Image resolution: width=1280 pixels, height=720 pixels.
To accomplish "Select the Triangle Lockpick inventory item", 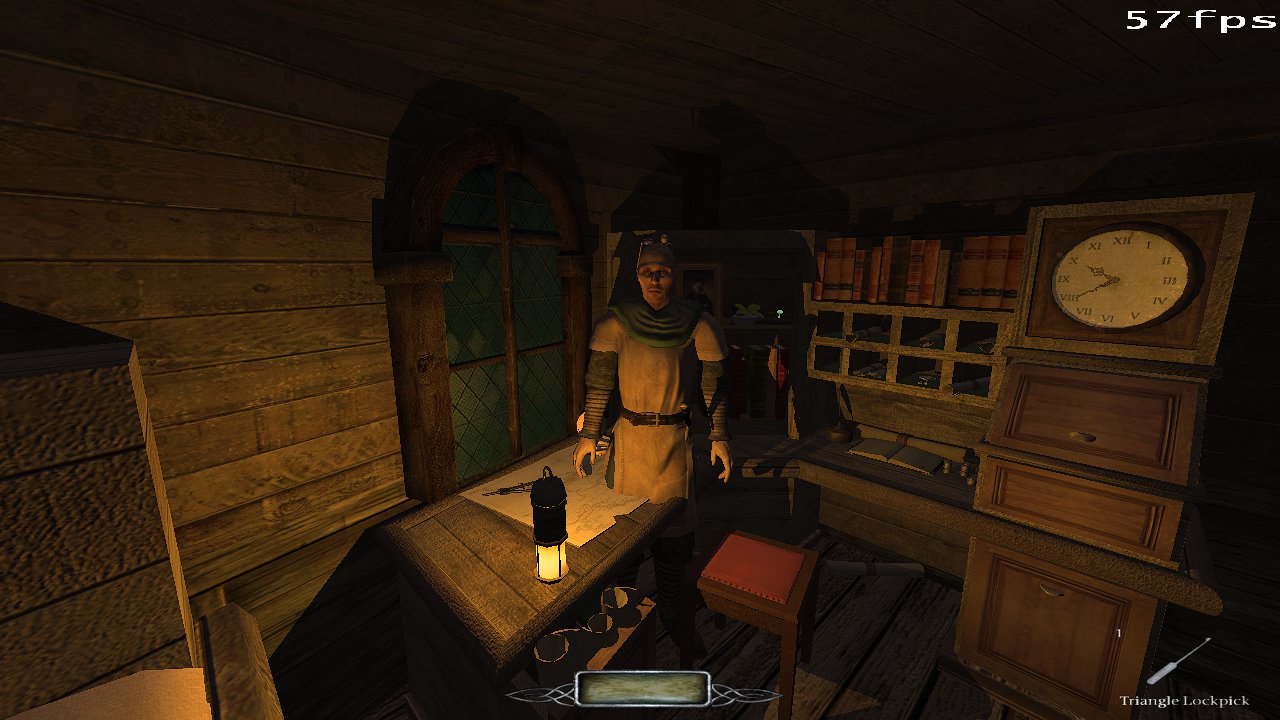I will 1180,662.
